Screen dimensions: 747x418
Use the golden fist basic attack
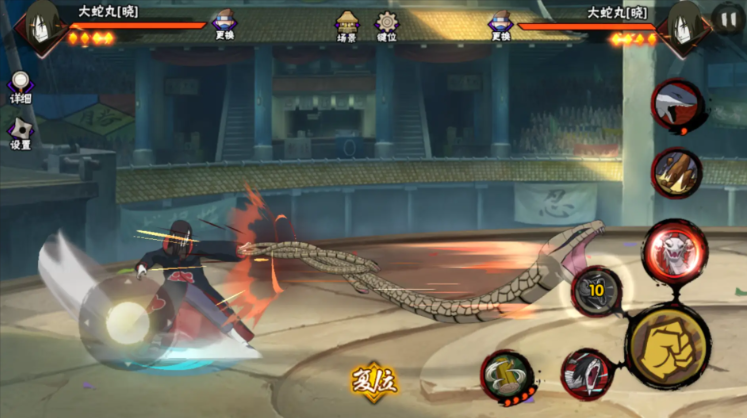pyautogui.click(x=668, y=345)
